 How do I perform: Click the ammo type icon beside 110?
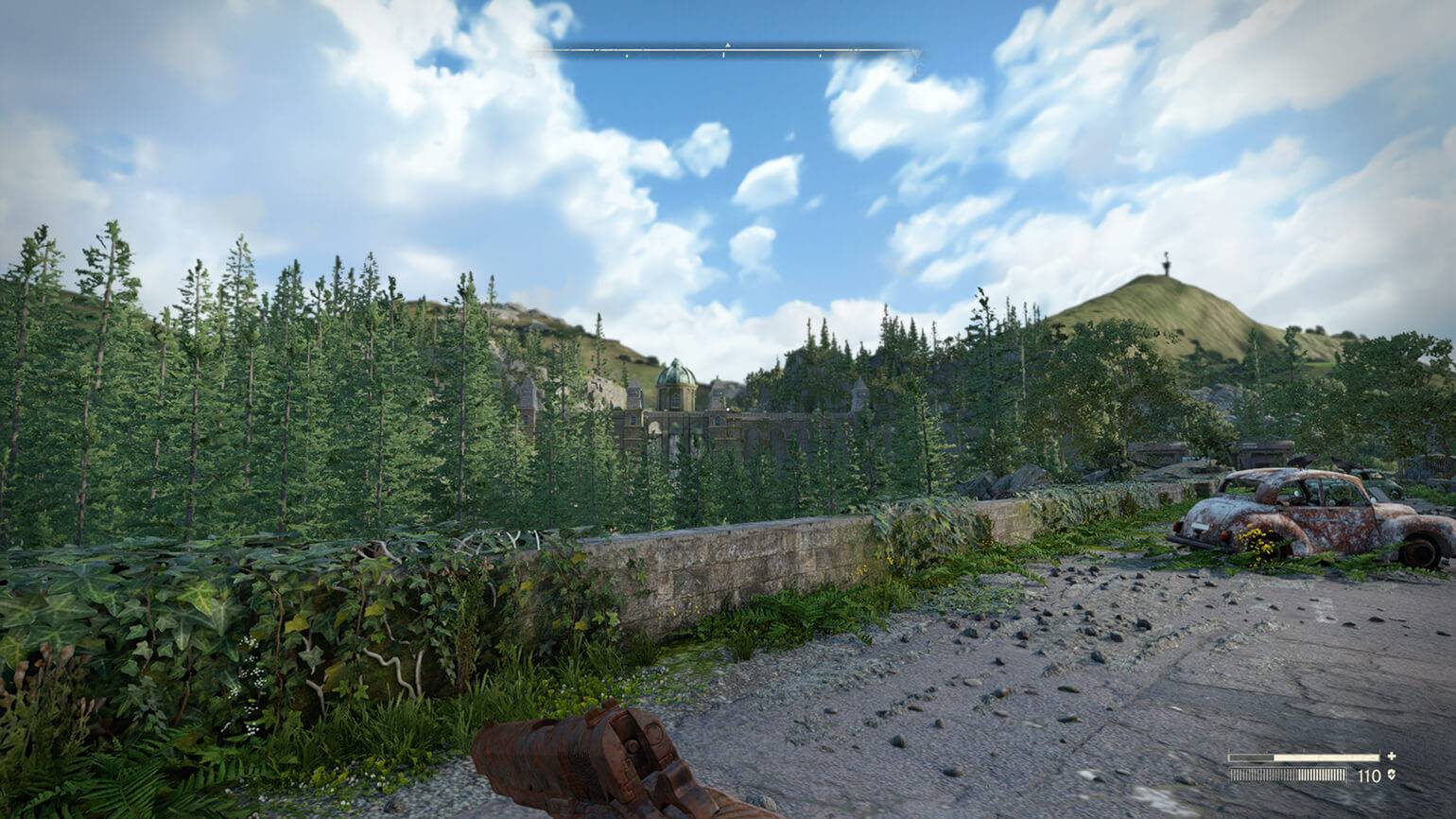[x=1391, y=775]
